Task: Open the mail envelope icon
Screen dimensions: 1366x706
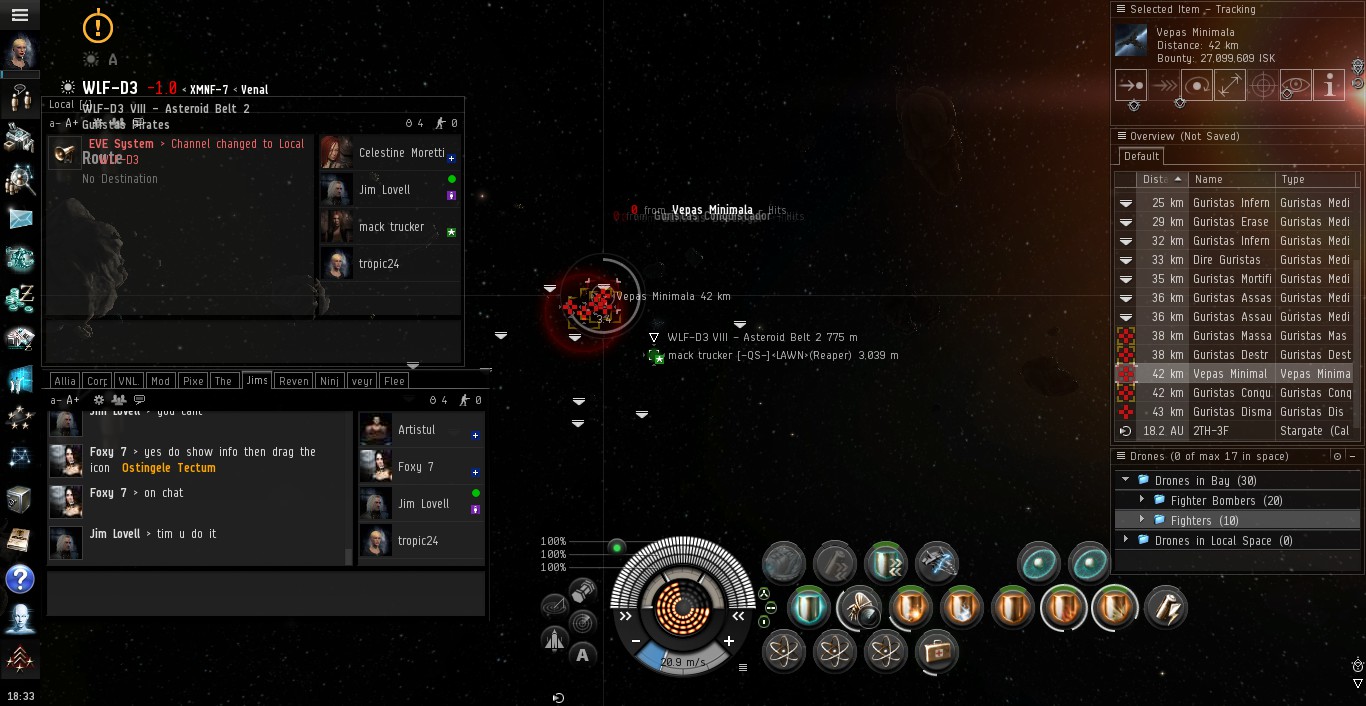Action: pos(20,219)
